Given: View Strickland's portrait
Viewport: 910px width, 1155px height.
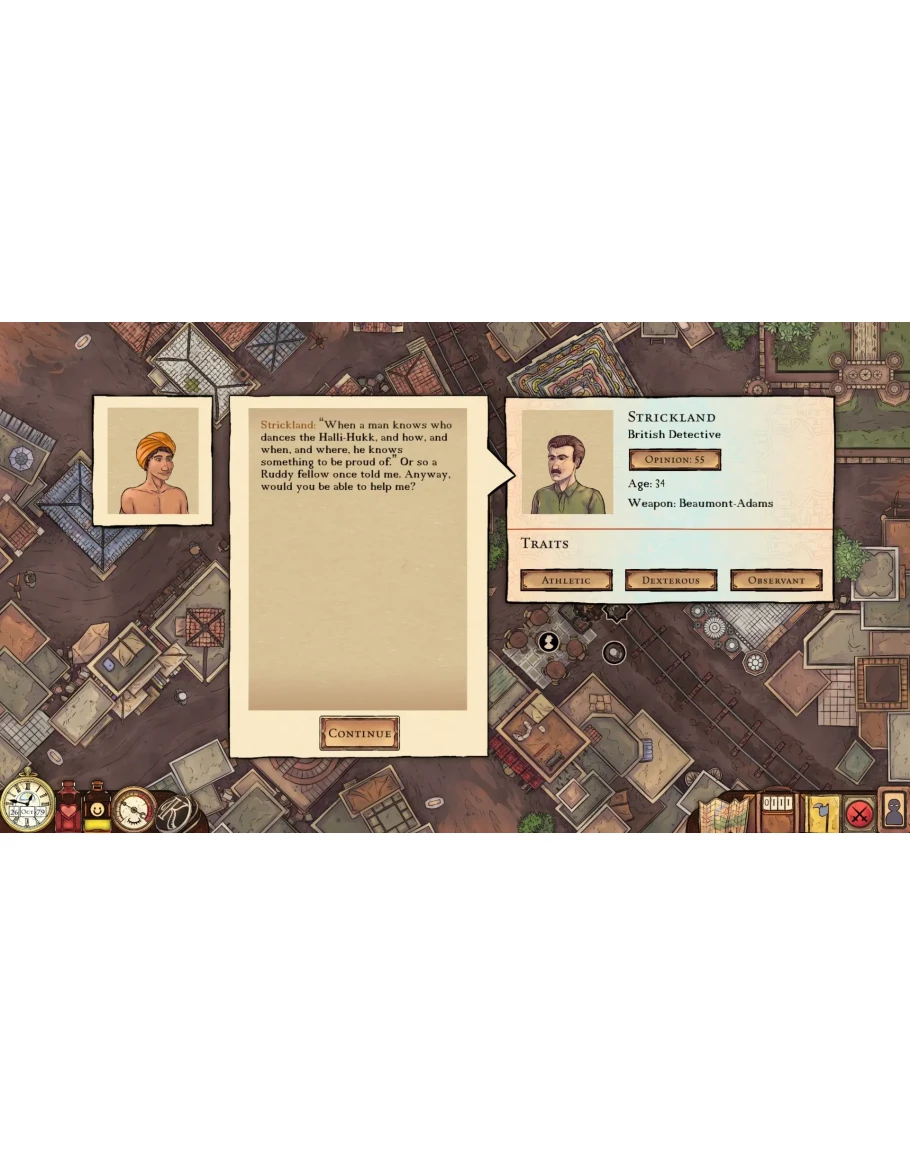Looking at the screenshot, I should click(567, 462).
